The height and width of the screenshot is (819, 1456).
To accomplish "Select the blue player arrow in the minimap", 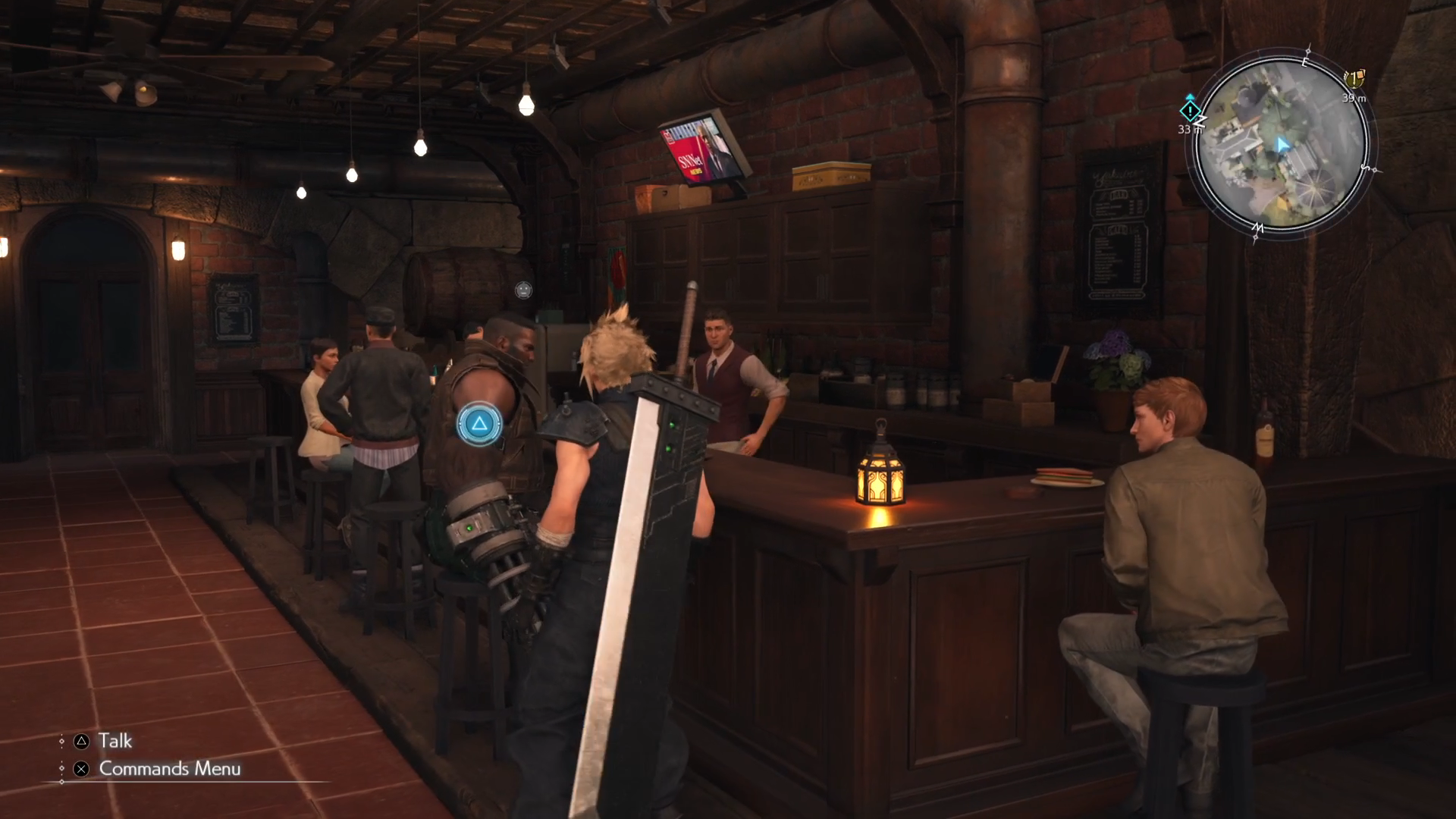I will click(1282, 144).
